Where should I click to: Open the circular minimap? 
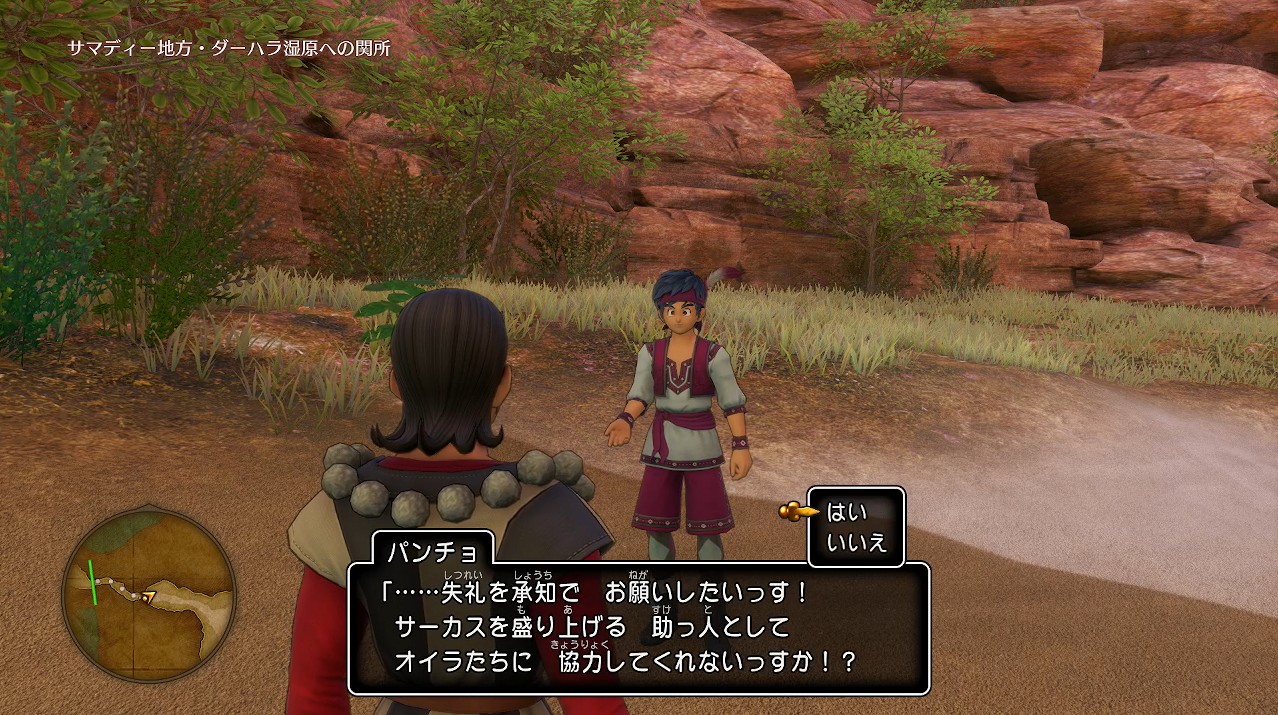tap(149, 593)
